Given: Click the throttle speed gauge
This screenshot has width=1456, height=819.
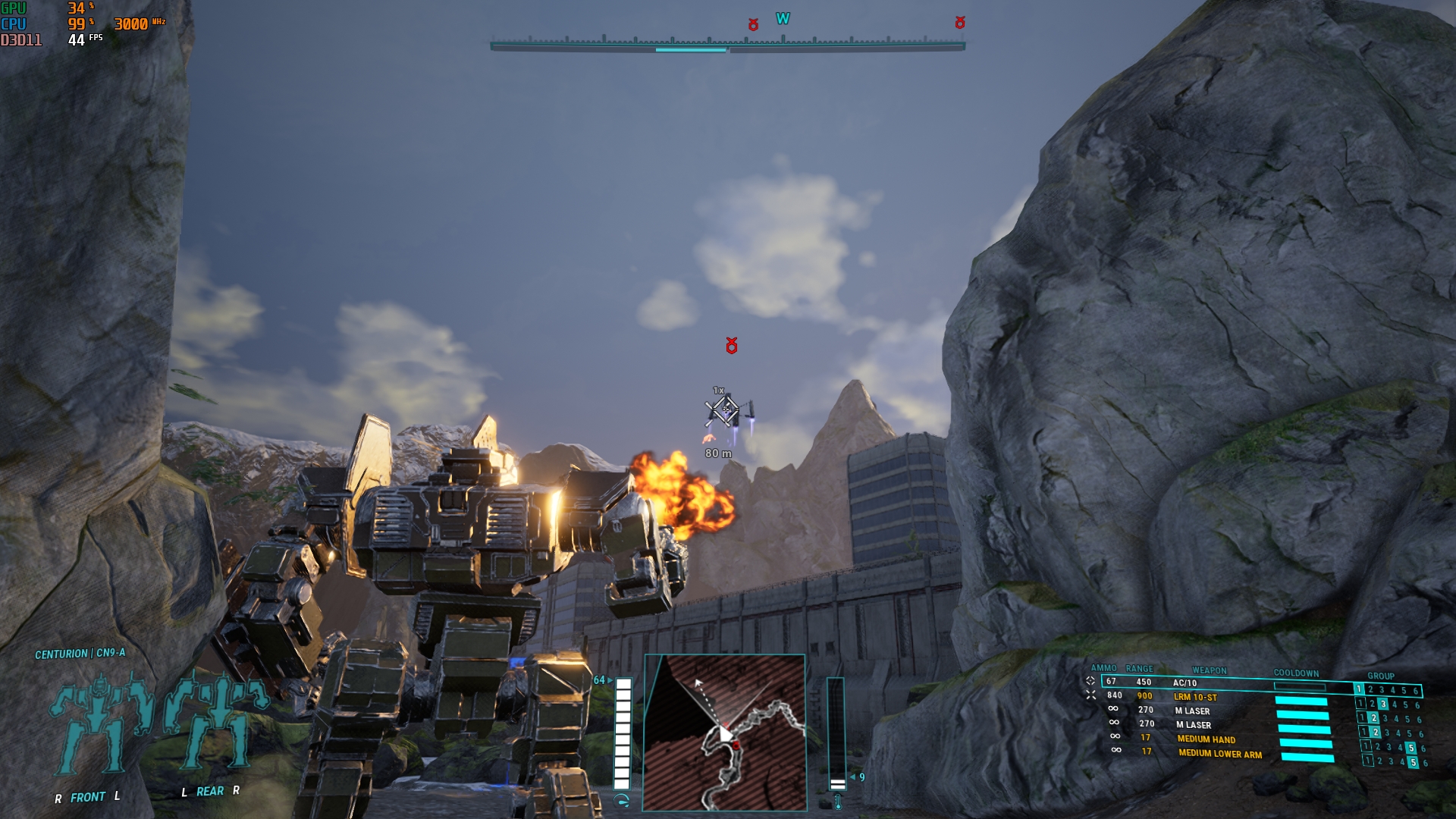Looking at the screenshot, I should coord(623,733).
